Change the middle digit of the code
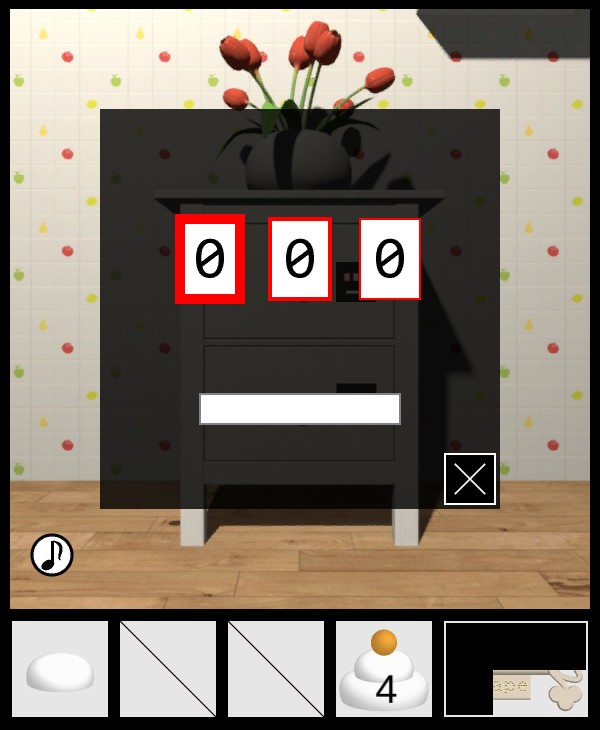This screenshot has width=600, height=730. coord(300,259)
